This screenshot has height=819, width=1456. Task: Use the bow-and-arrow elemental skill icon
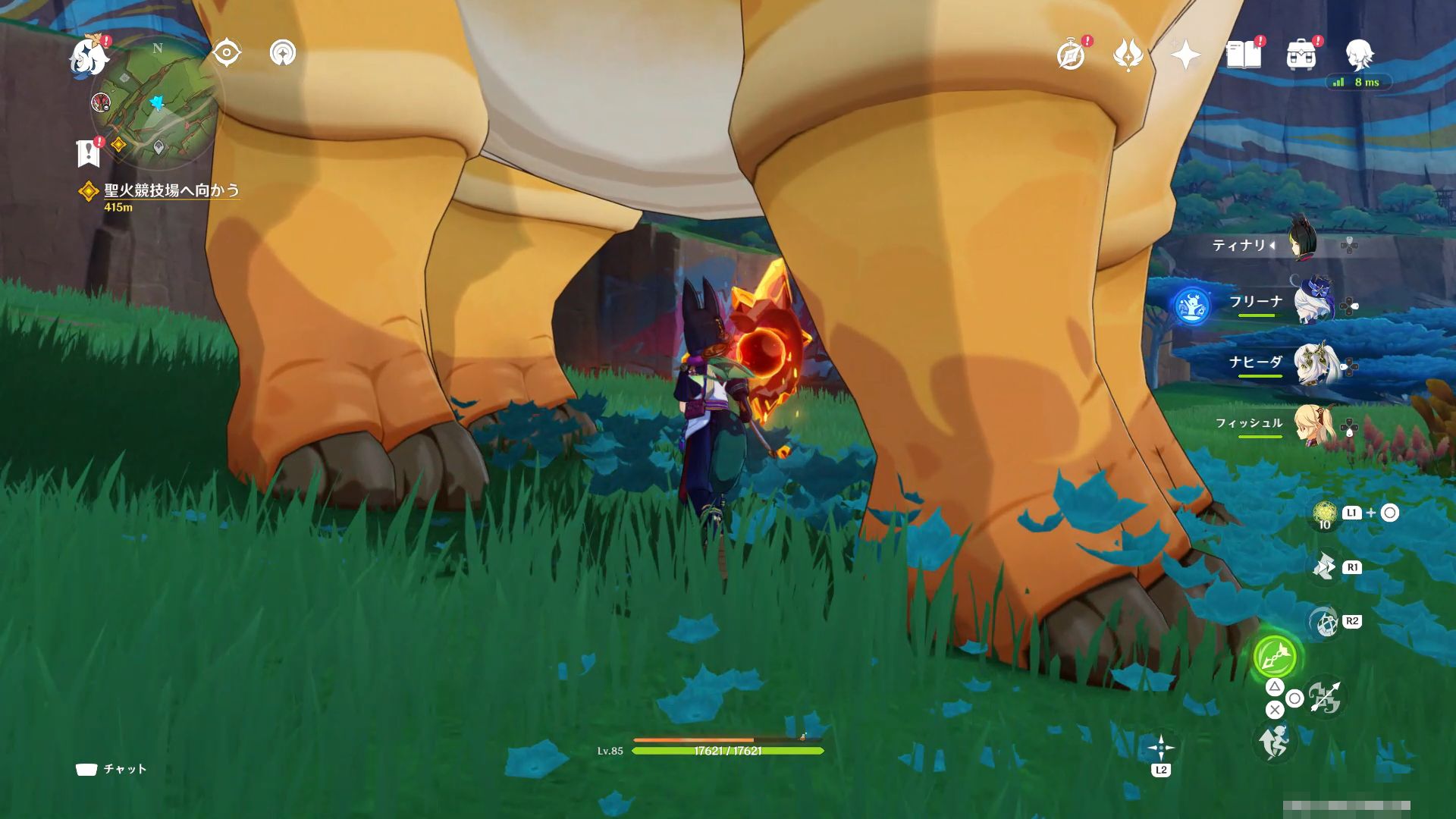1324,698
